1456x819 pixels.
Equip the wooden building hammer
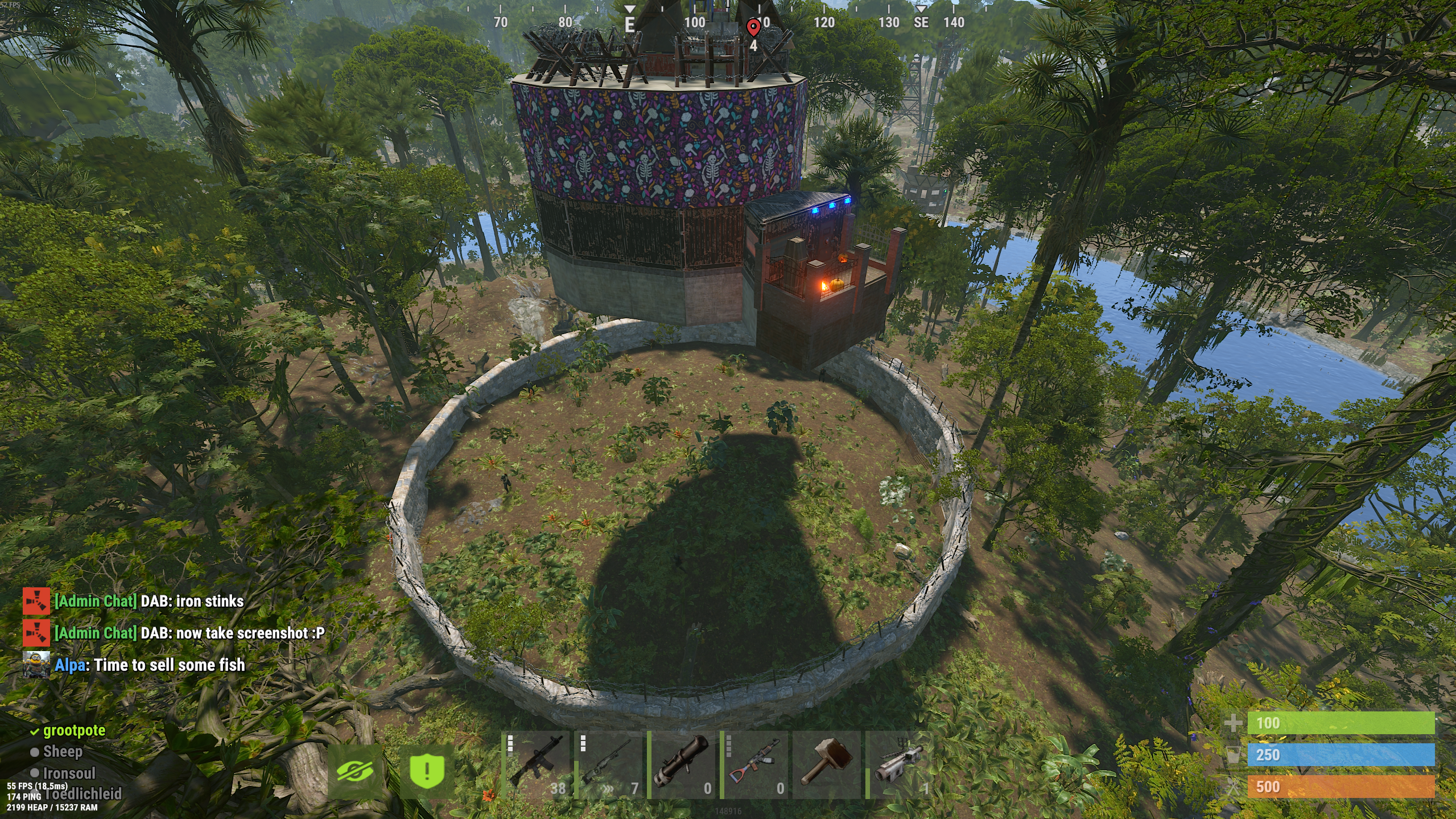[x=827, y=765]
